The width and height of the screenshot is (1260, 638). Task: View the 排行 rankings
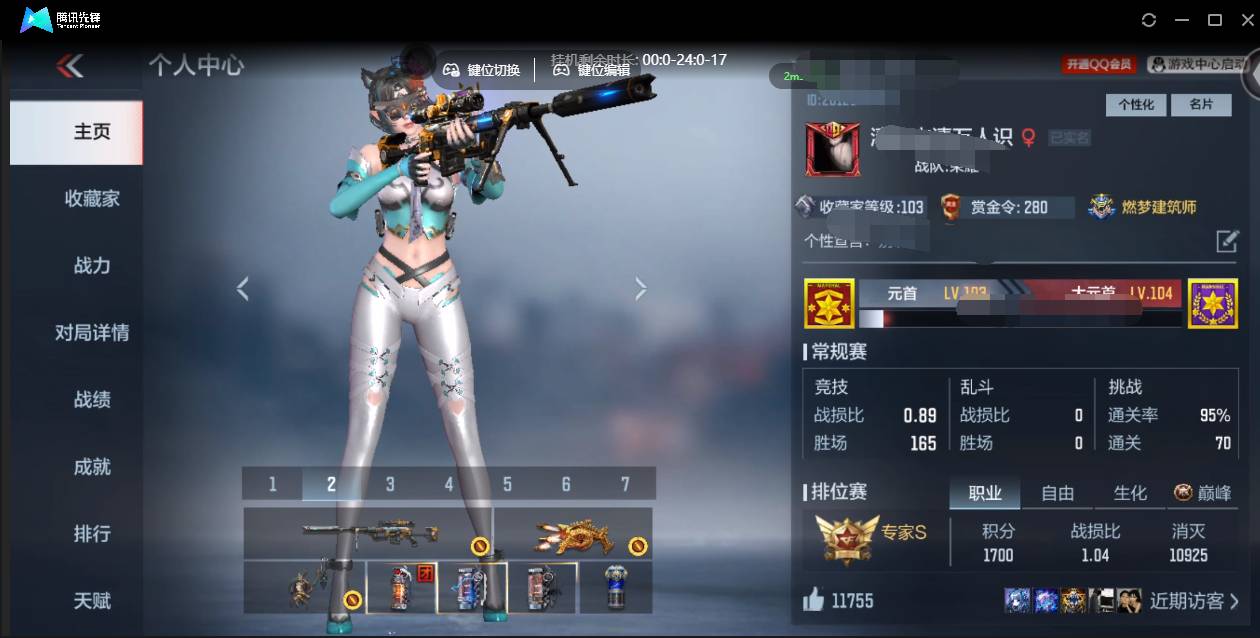click(x=92, y=534)
